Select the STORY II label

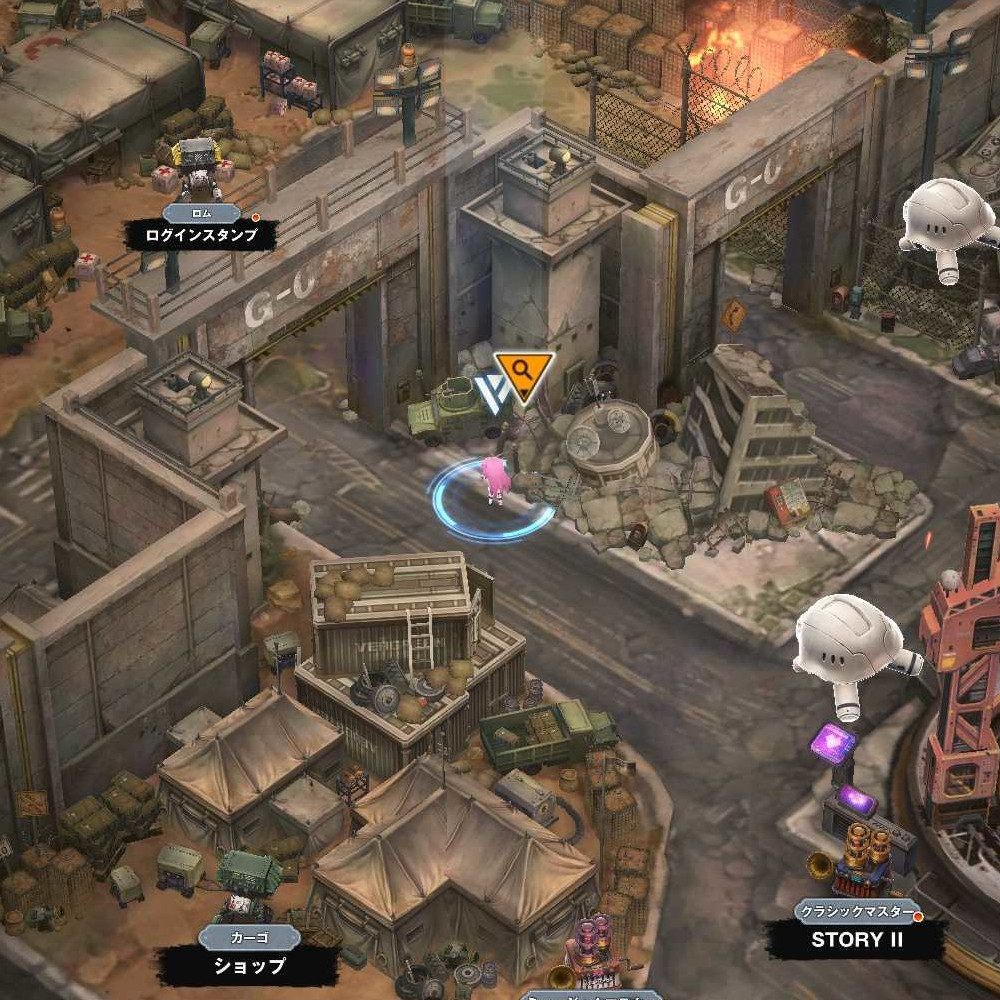(x=856, y=939)
